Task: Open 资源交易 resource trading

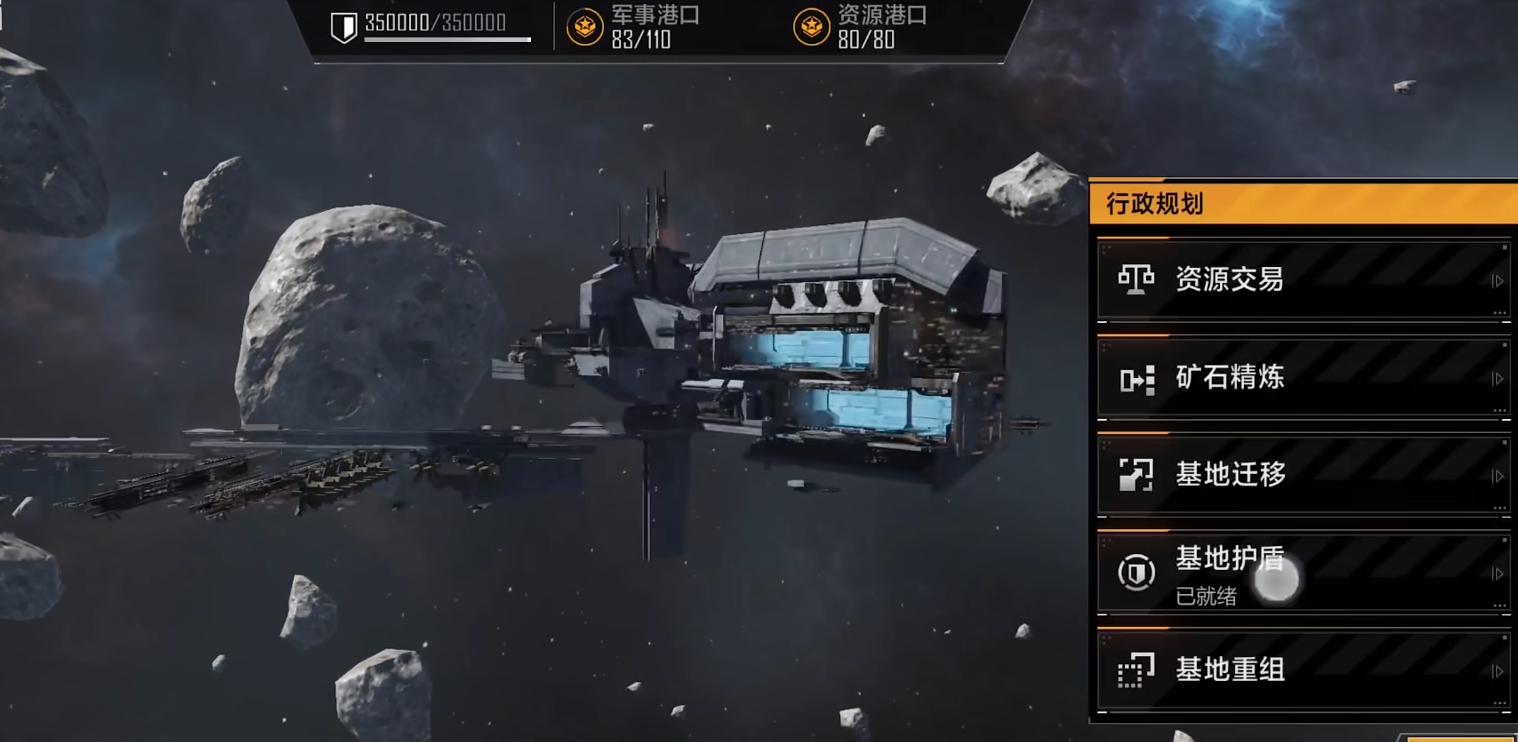Action: 1302,280
